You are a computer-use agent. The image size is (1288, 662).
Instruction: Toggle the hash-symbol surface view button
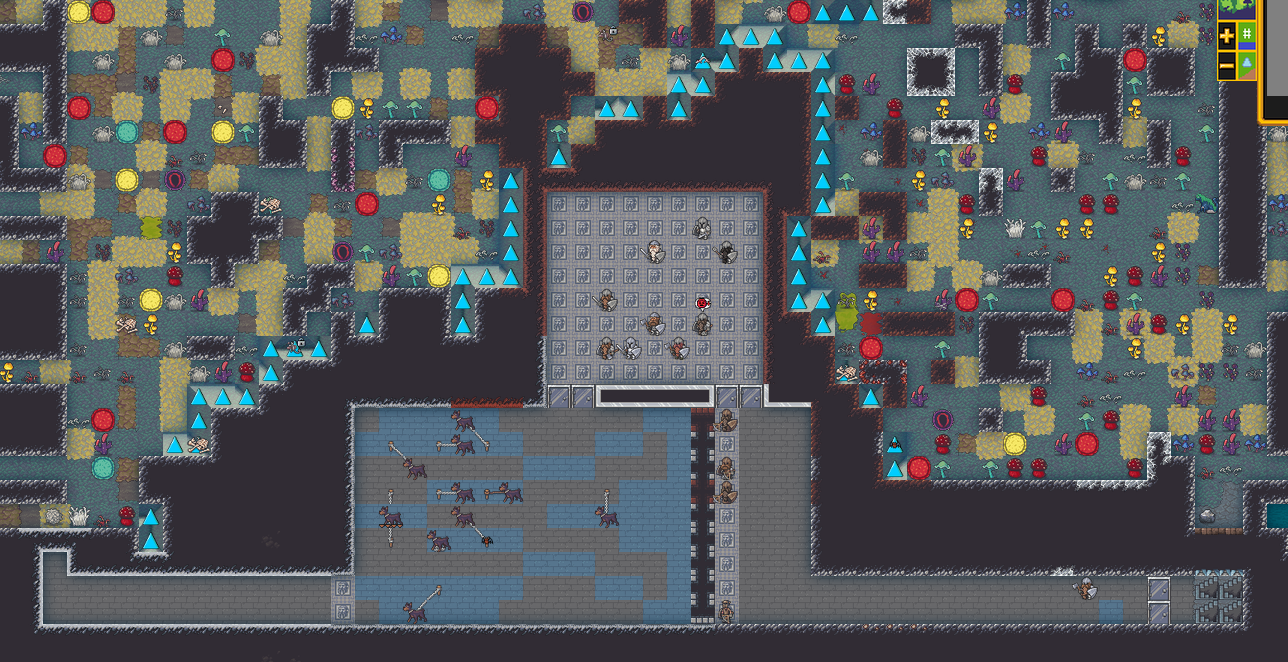tap(1247, 35)
